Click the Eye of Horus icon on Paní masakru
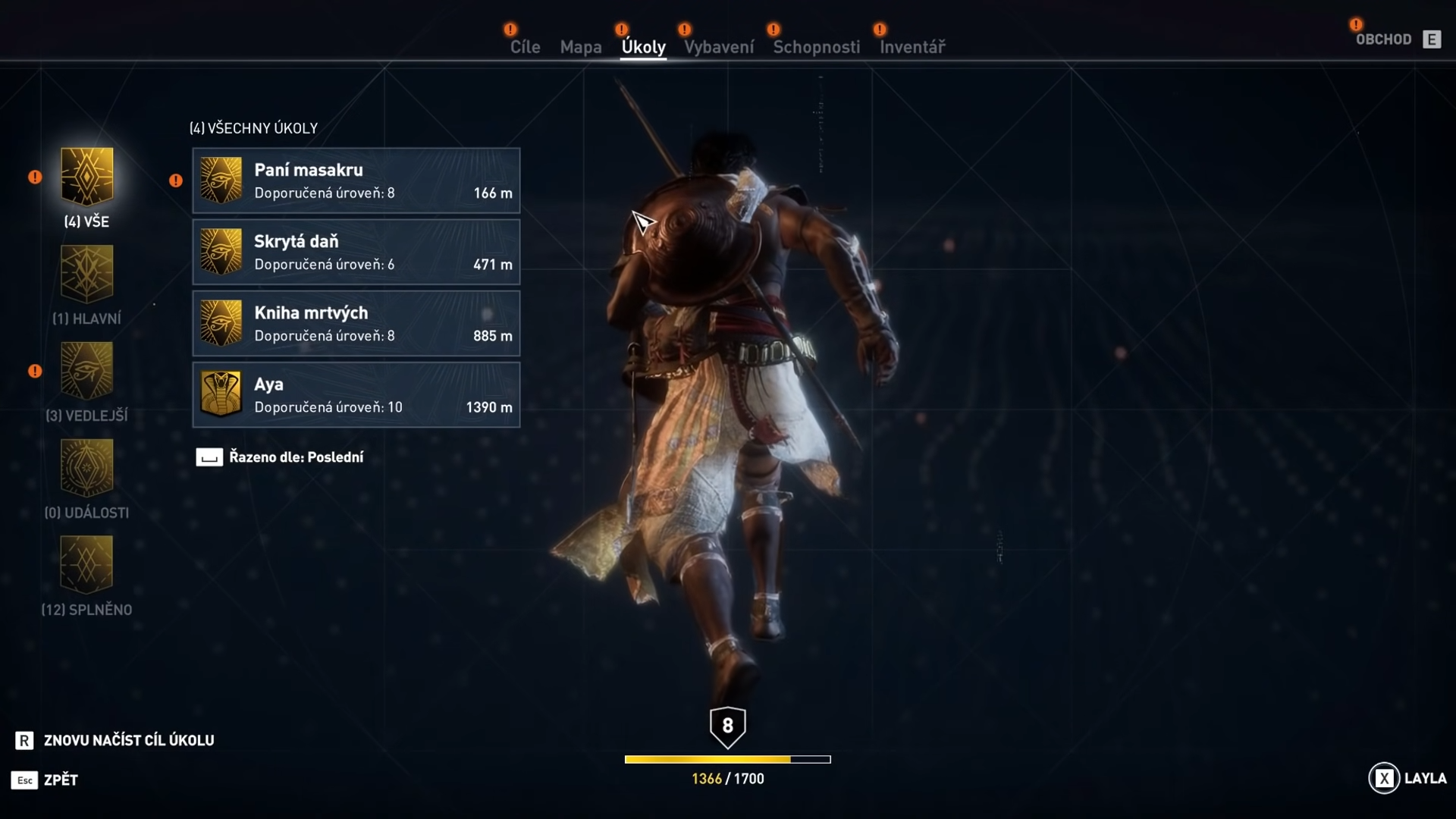This screenshot has height=819, width=1456. (221, 180)
